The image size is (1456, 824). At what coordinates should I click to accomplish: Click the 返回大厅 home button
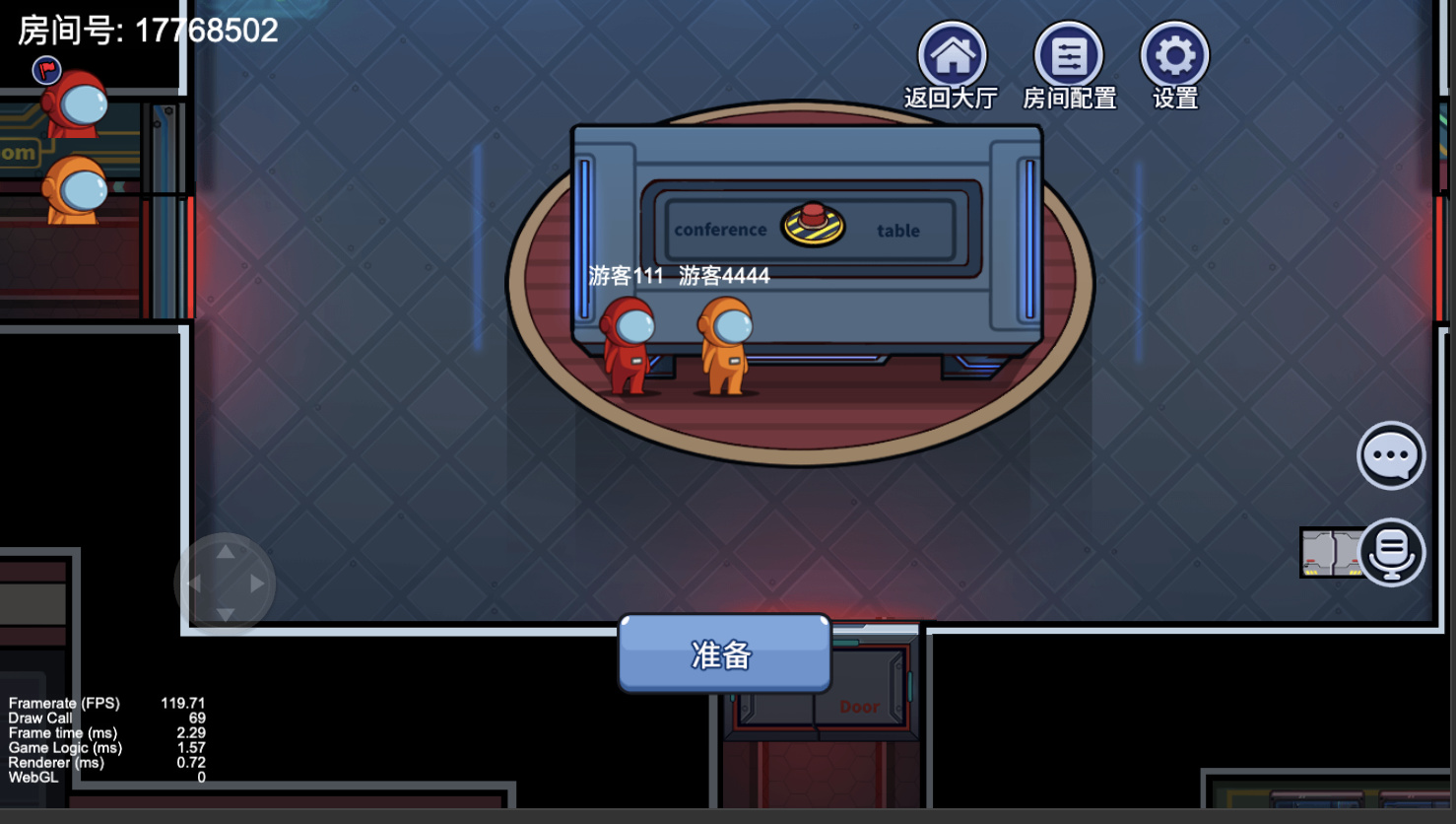point(952,56)
